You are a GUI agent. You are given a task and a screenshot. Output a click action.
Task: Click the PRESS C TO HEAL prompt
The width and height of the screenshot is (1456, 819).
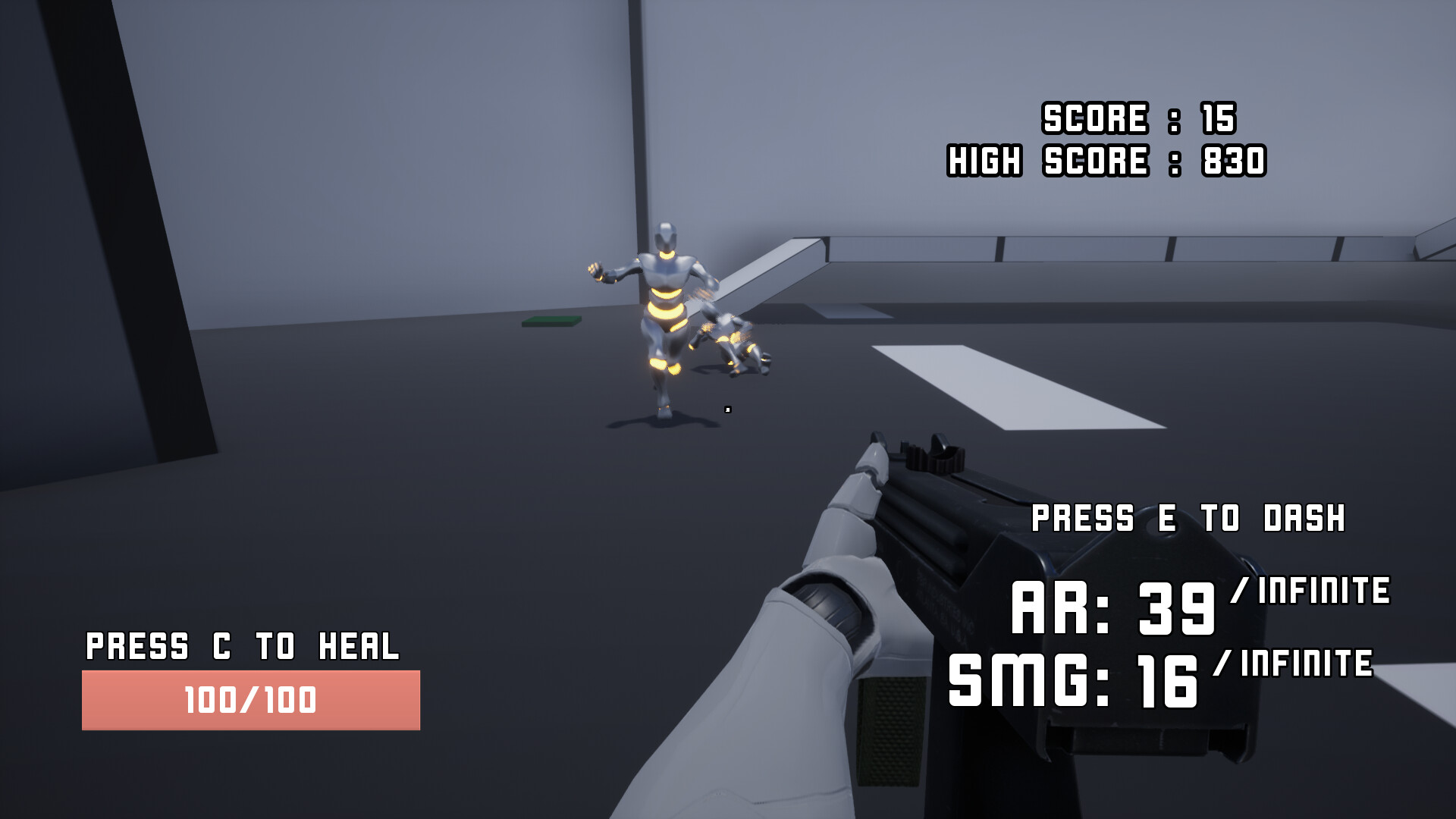(x=245, y=646)
